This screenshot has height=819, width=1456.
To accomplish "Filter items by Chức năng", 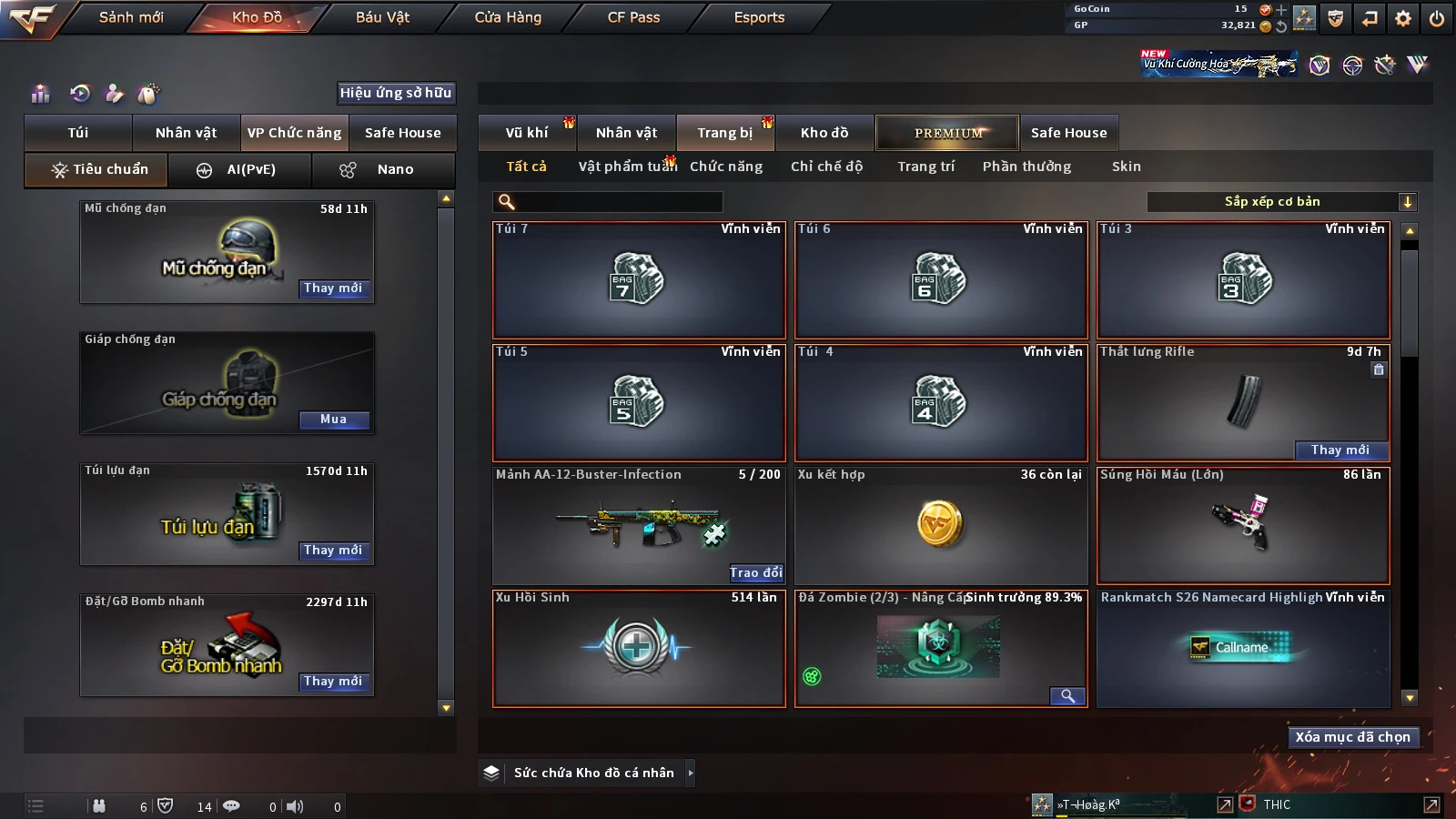I will (726, 167).
